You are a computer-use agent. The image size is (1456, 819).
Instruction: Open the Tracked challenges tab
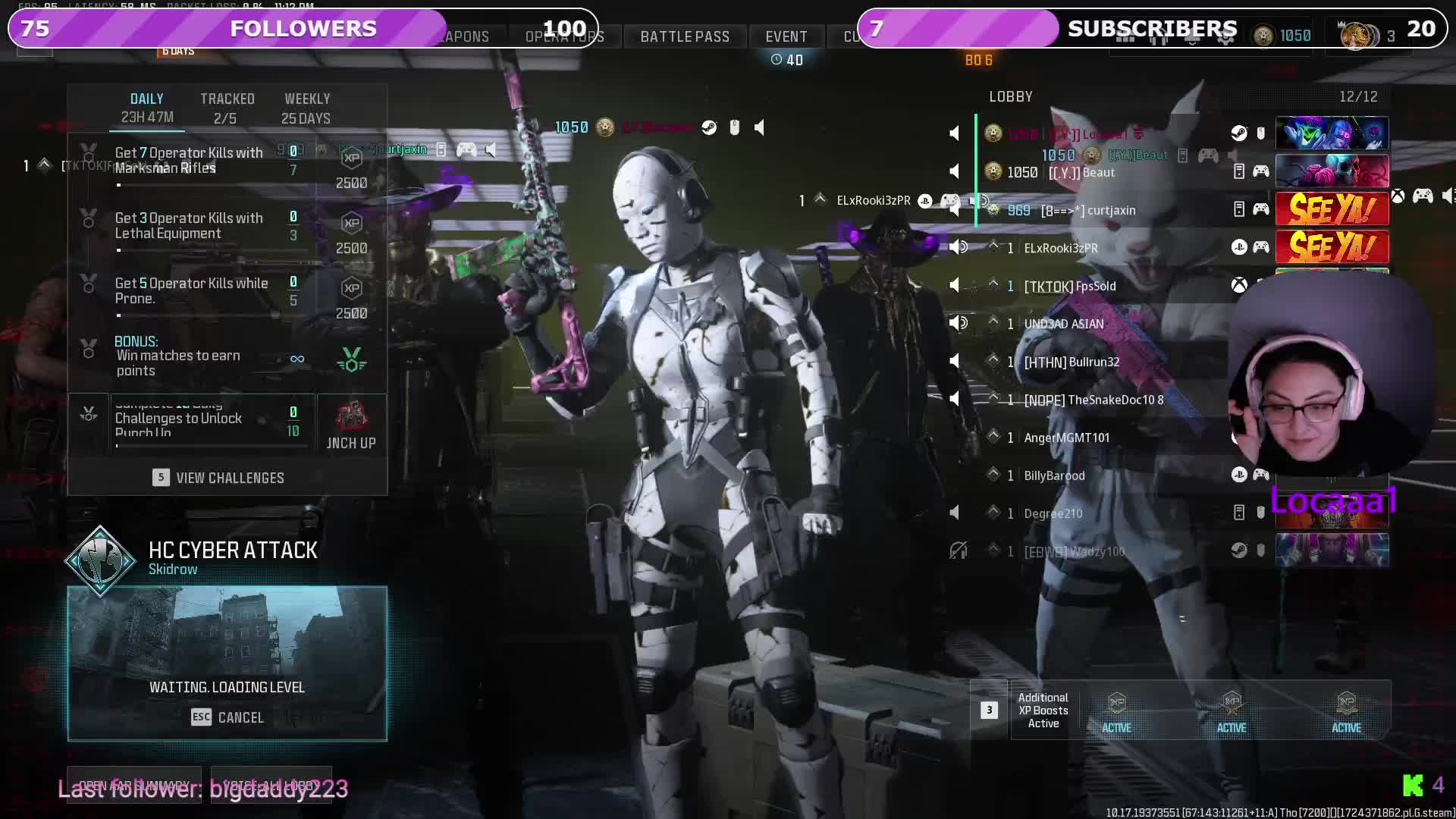click(x=227, y=108)
